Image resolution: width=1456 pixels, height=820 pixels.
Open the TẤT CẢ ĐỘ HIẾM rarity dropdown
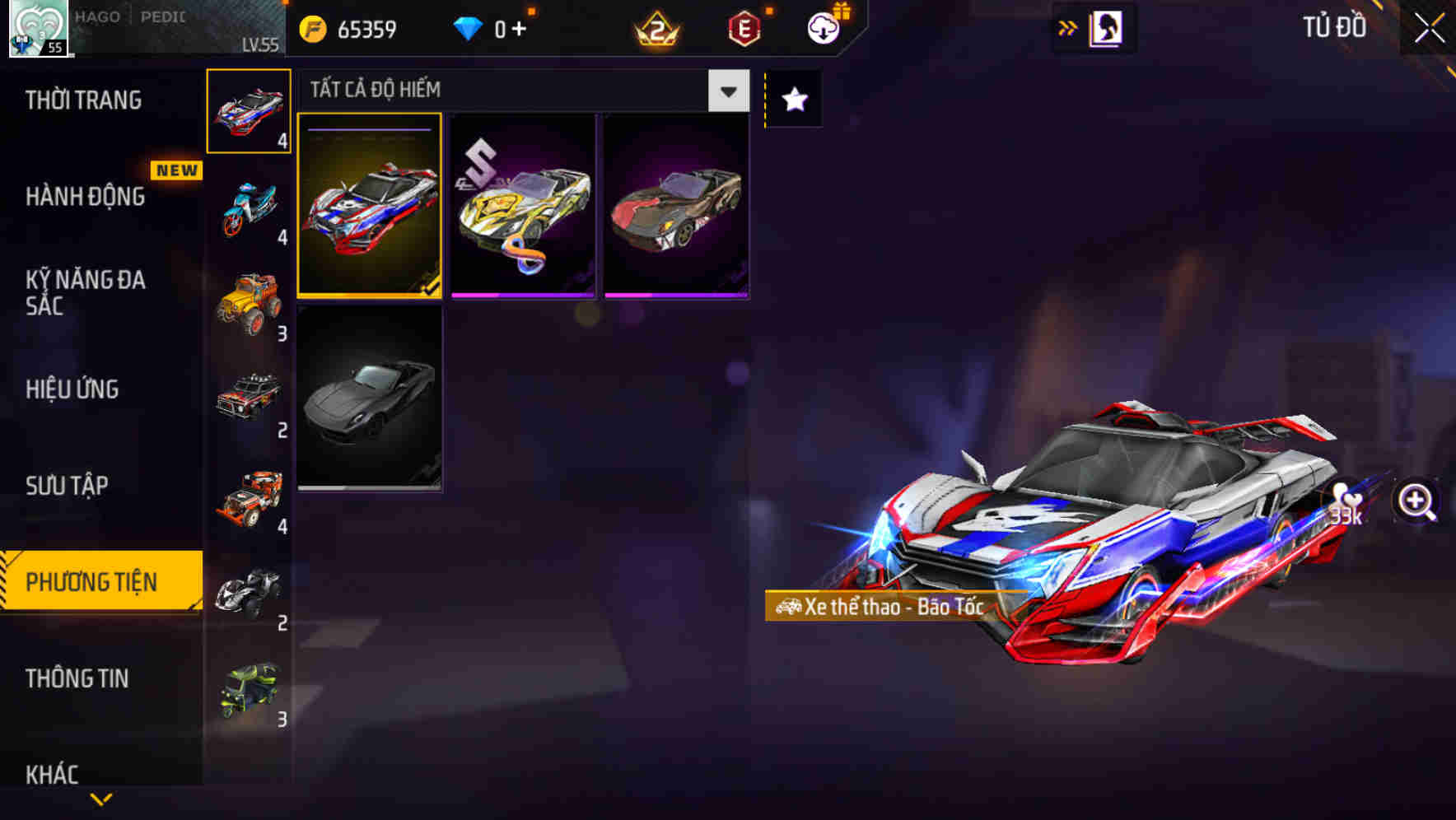(726, 91)
